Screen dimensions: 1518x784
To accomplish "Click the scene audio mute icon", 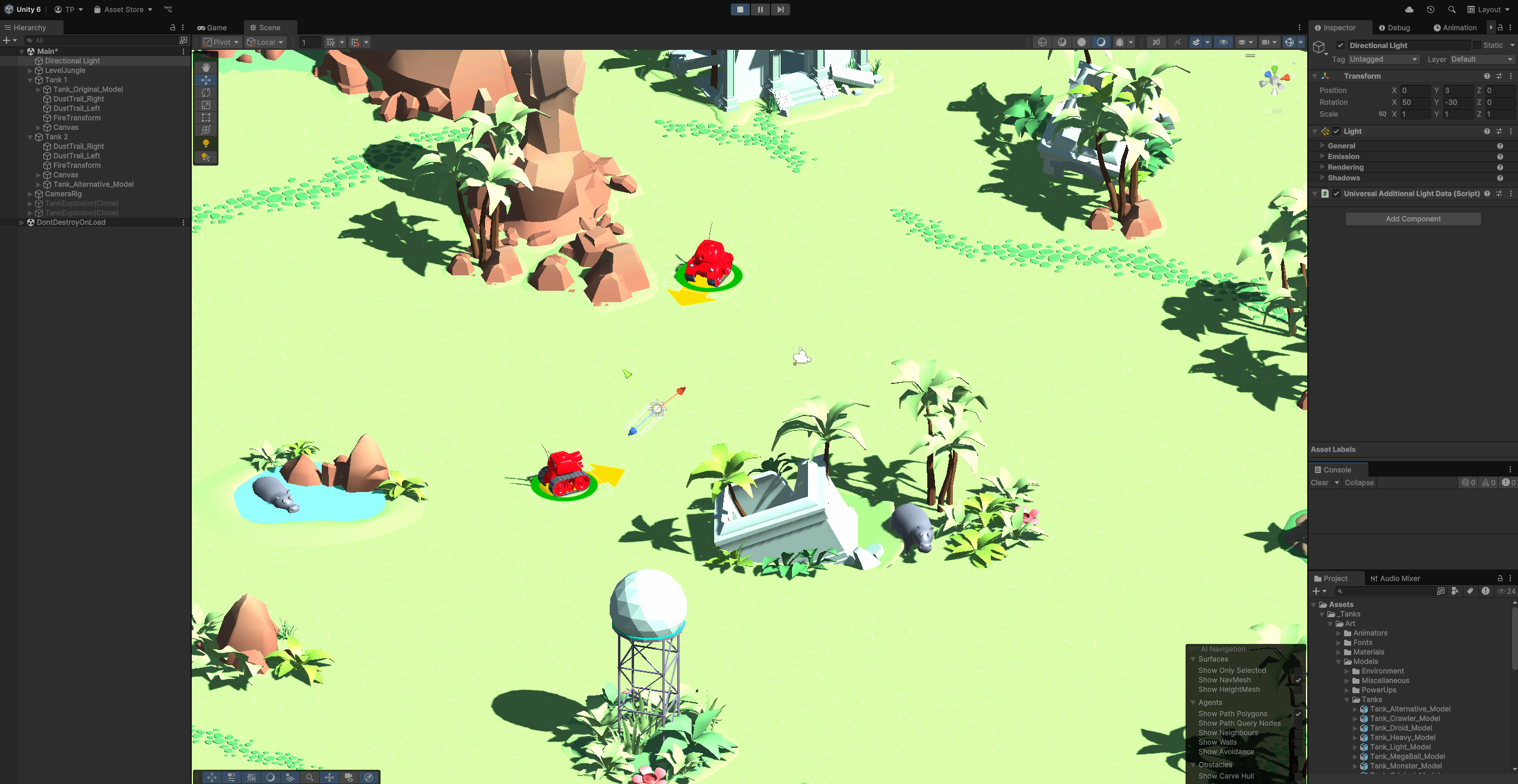I will (x=1178, y=42).
